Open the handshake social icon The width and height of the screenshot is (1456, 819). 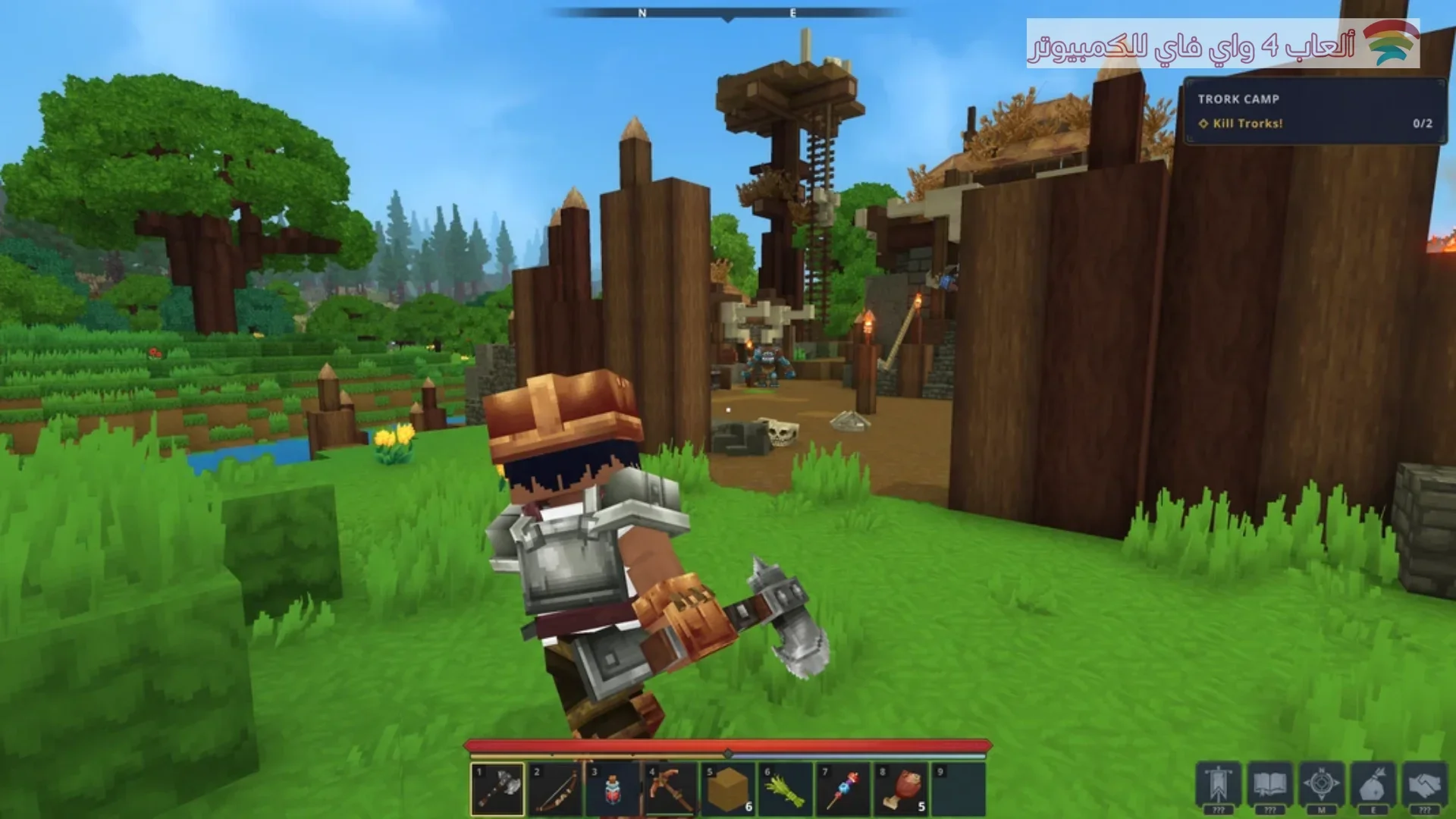[x=1425, y=785]
